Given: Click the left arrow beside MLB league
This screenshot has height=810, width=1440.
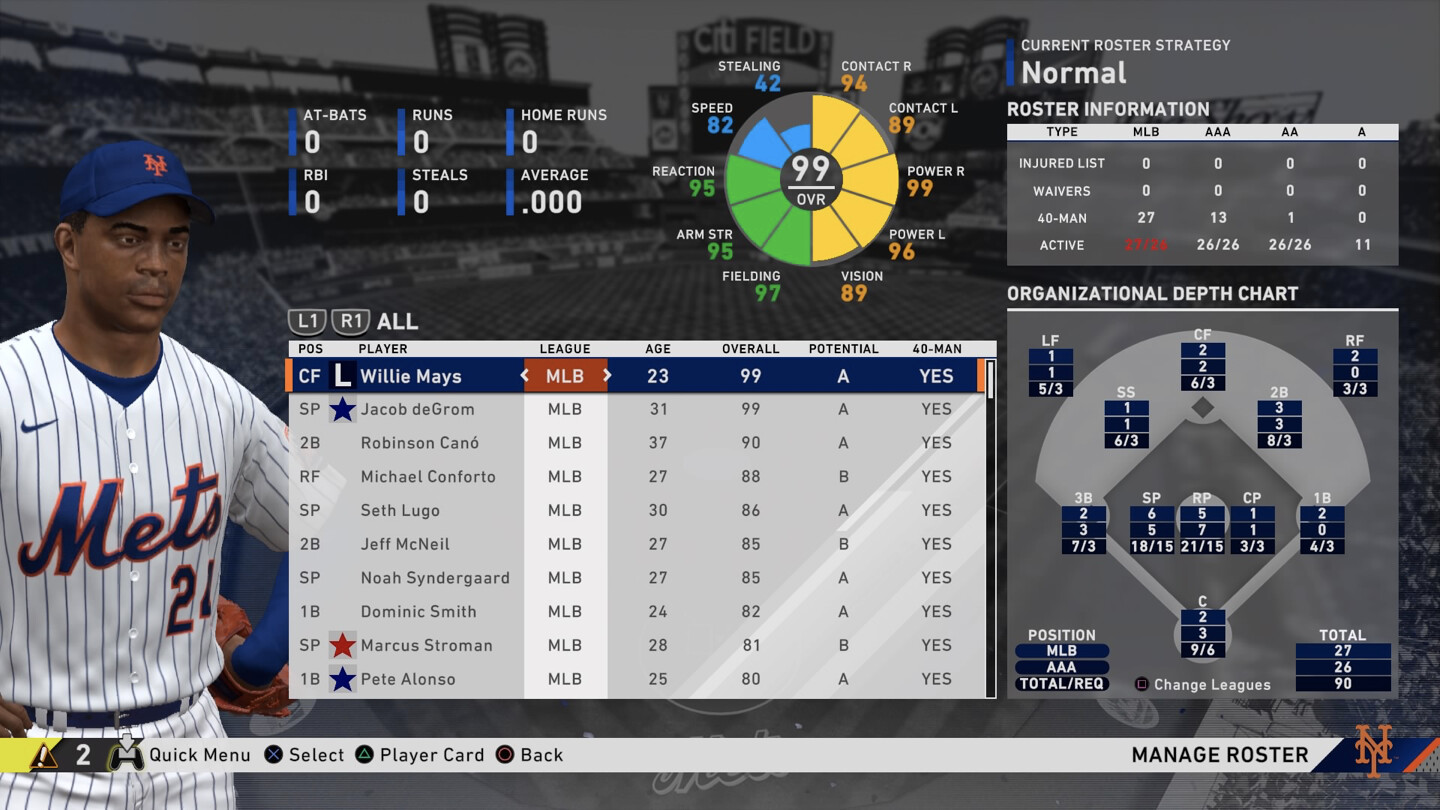Looking at the screenshot, I should [524, 376].
